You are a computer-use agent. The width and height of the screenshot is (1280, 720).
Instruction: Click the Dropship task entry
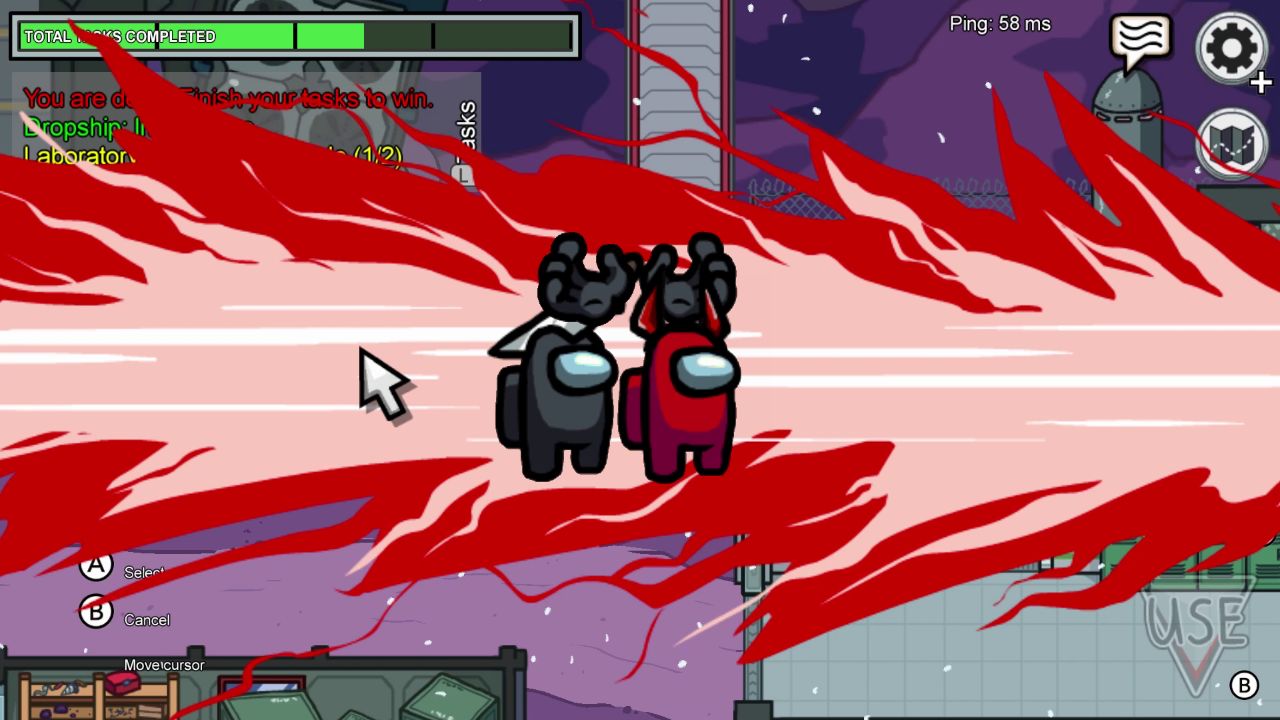[110, 128]
